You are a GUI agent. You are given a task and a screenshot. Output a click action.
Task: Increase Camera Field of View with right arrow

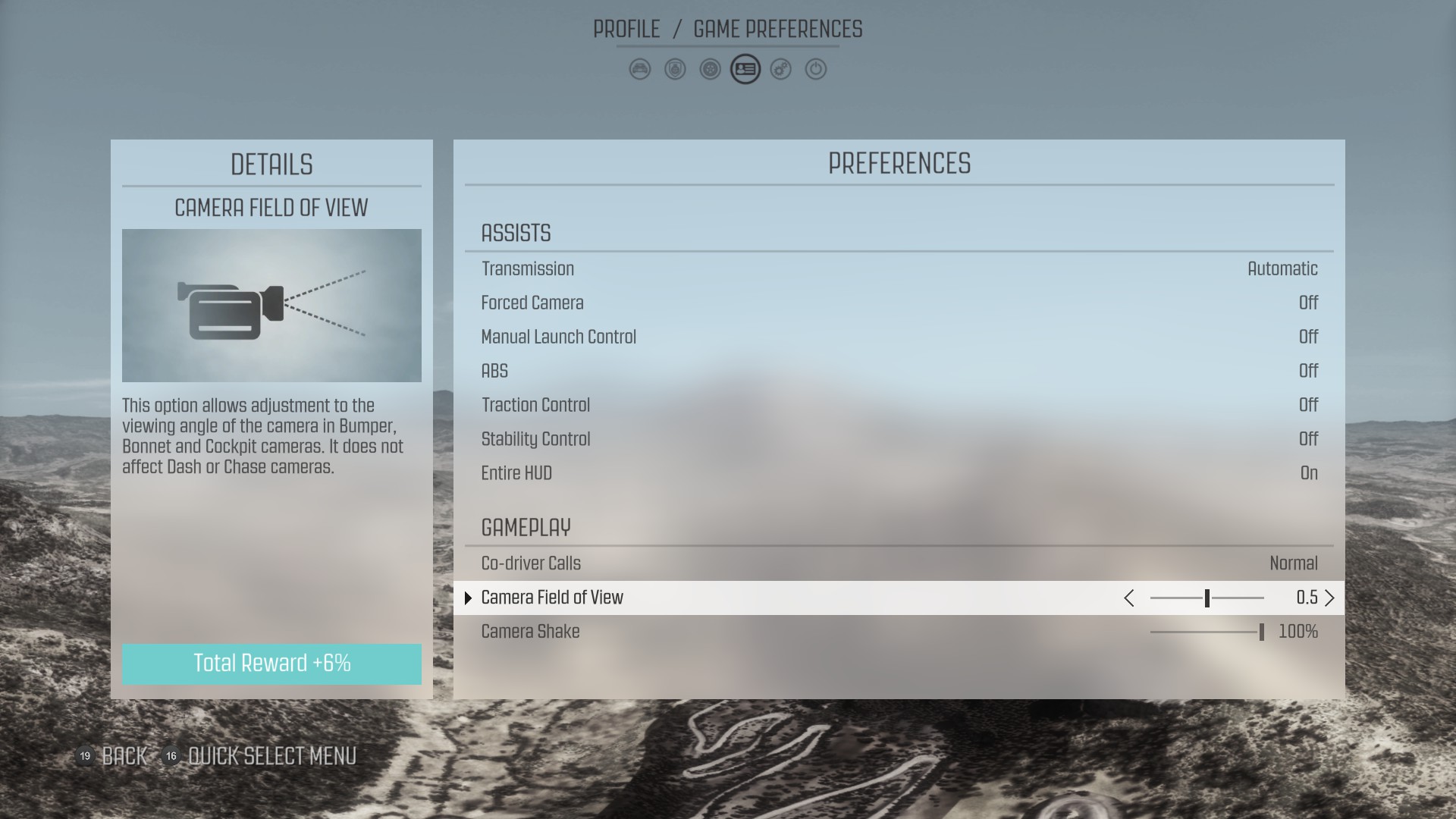(1329, 598)
